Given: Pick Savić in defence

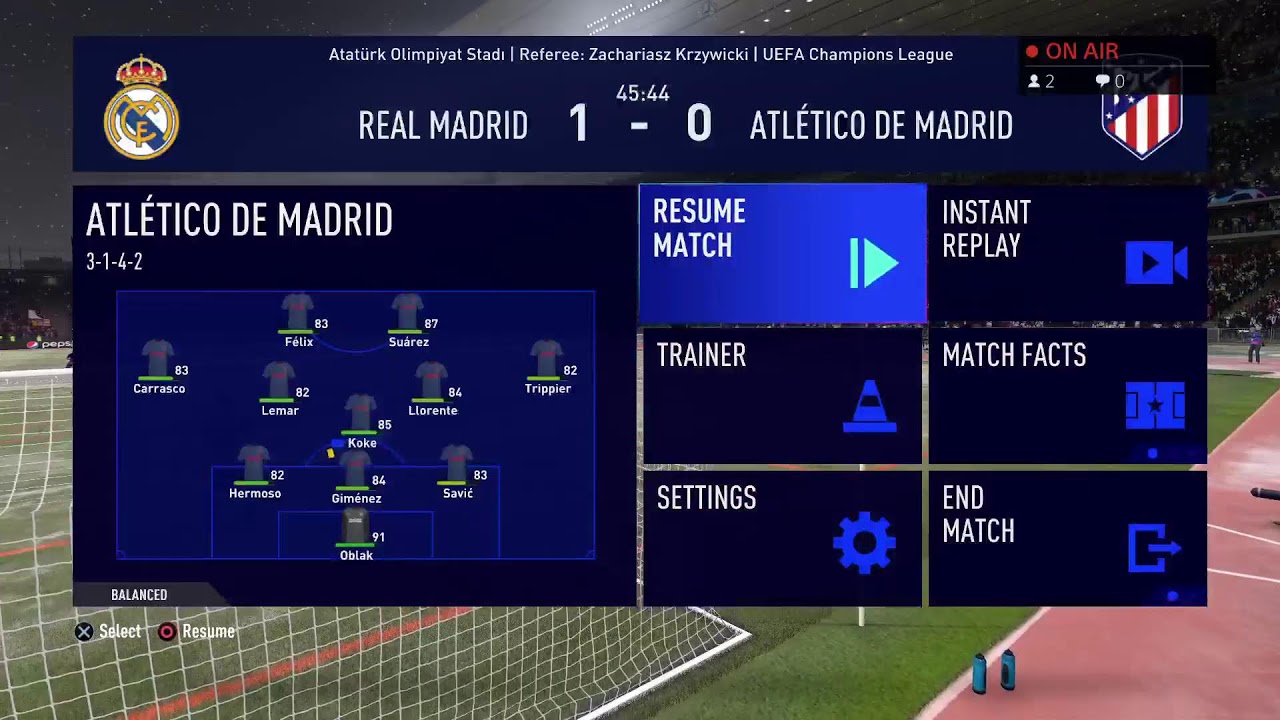Looking at the screenshot, I should pyautogui.click(x=457, y=469).
